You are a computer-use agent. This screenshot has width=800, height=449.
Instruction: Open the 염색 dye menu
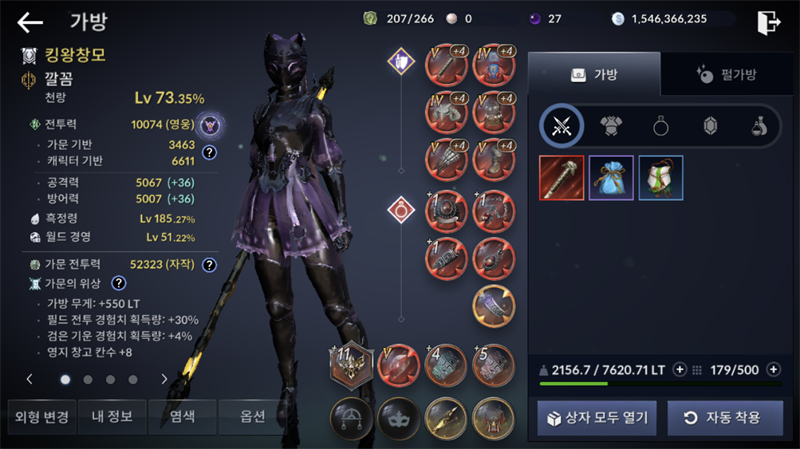pos(182,417)
